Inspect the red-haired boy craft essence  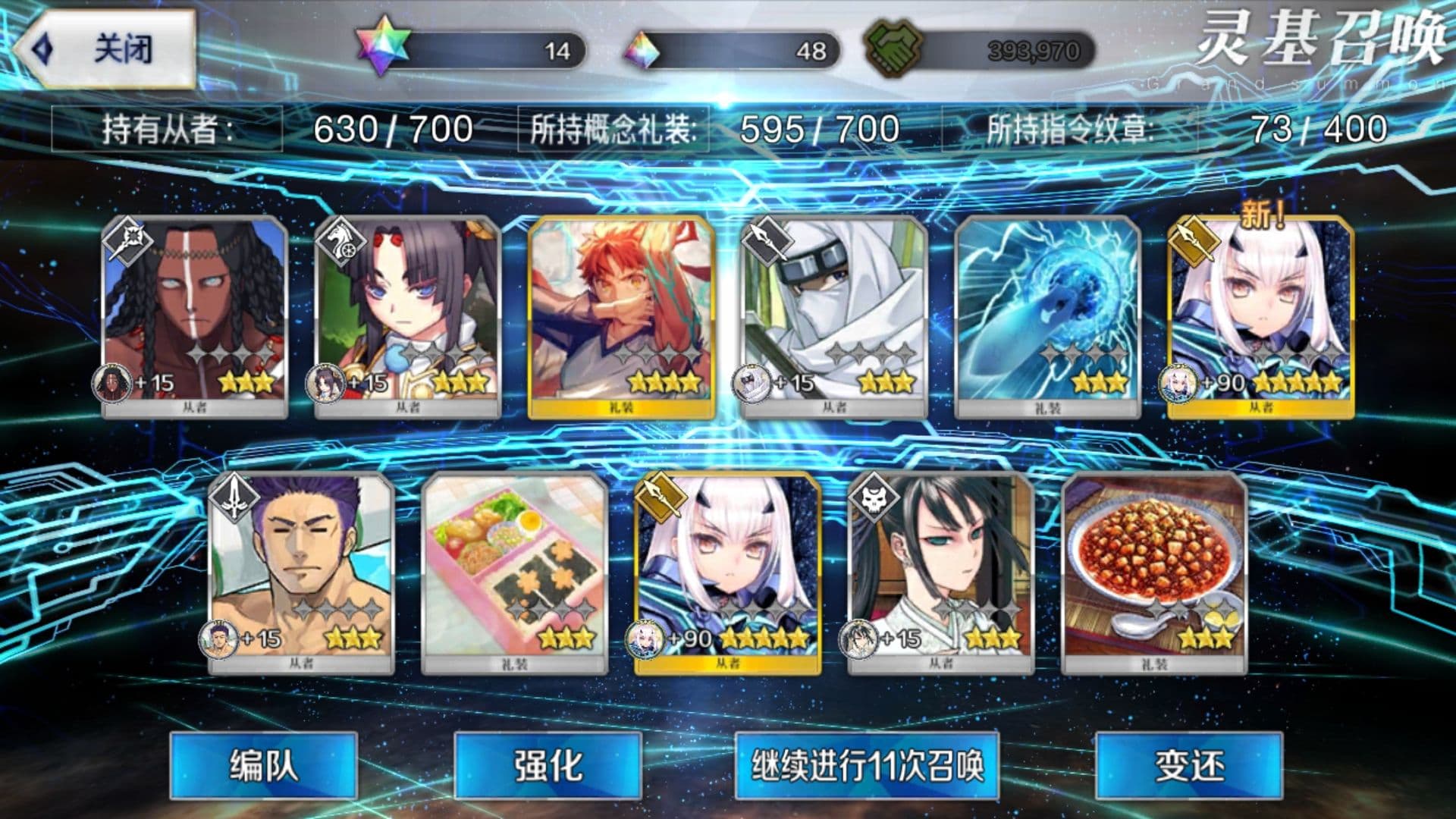tap(621, 315)
